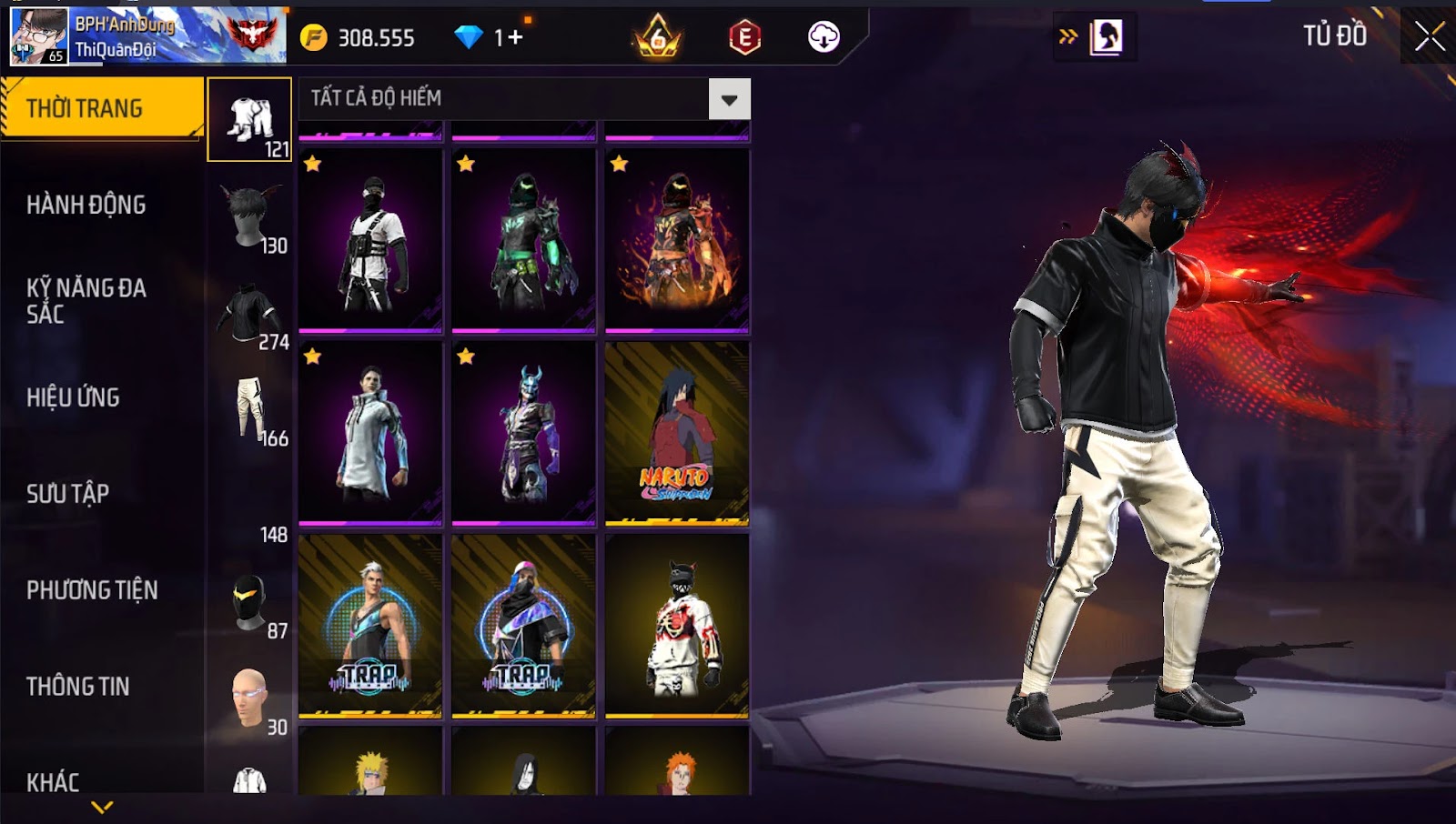The image size is (1456, 824).
Task: Add diamonds with the plus button
Action: point(515,37)
